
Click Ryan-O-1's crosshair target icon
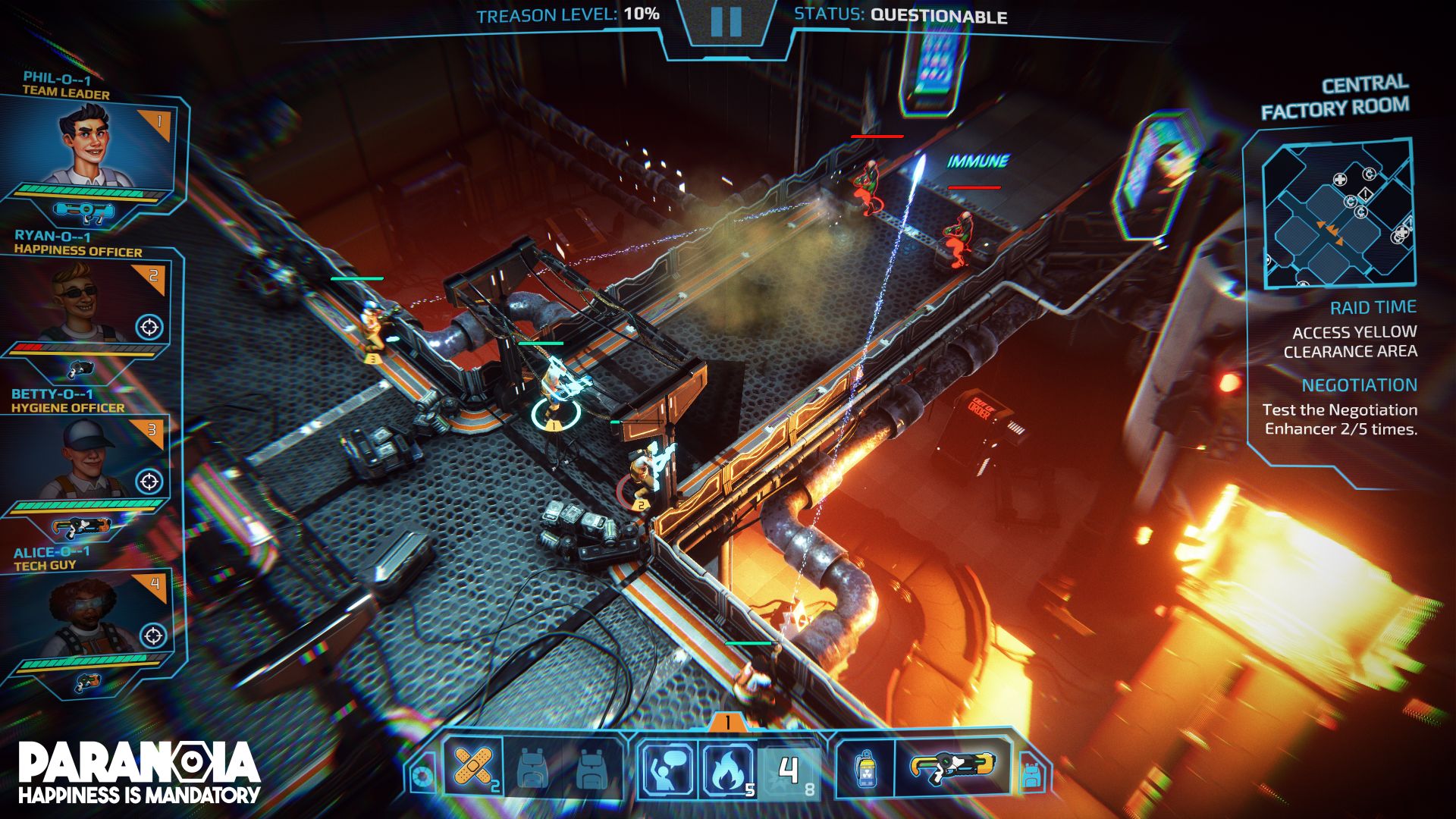pyautogui.click(x=149, y=327)
